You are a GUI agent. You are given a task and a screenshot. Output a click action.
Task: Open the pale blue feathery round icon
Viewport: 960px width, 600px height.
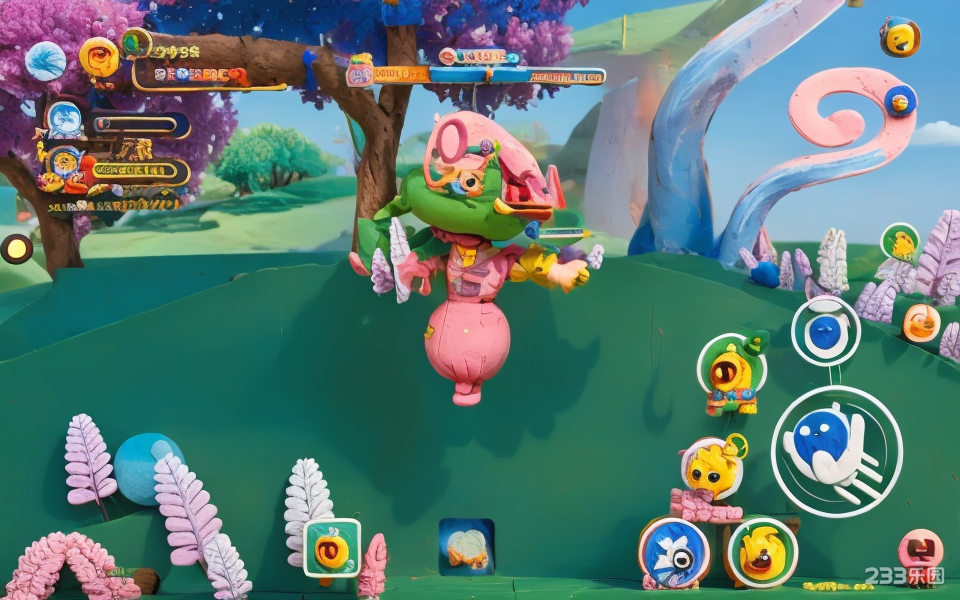coord(45,61)
